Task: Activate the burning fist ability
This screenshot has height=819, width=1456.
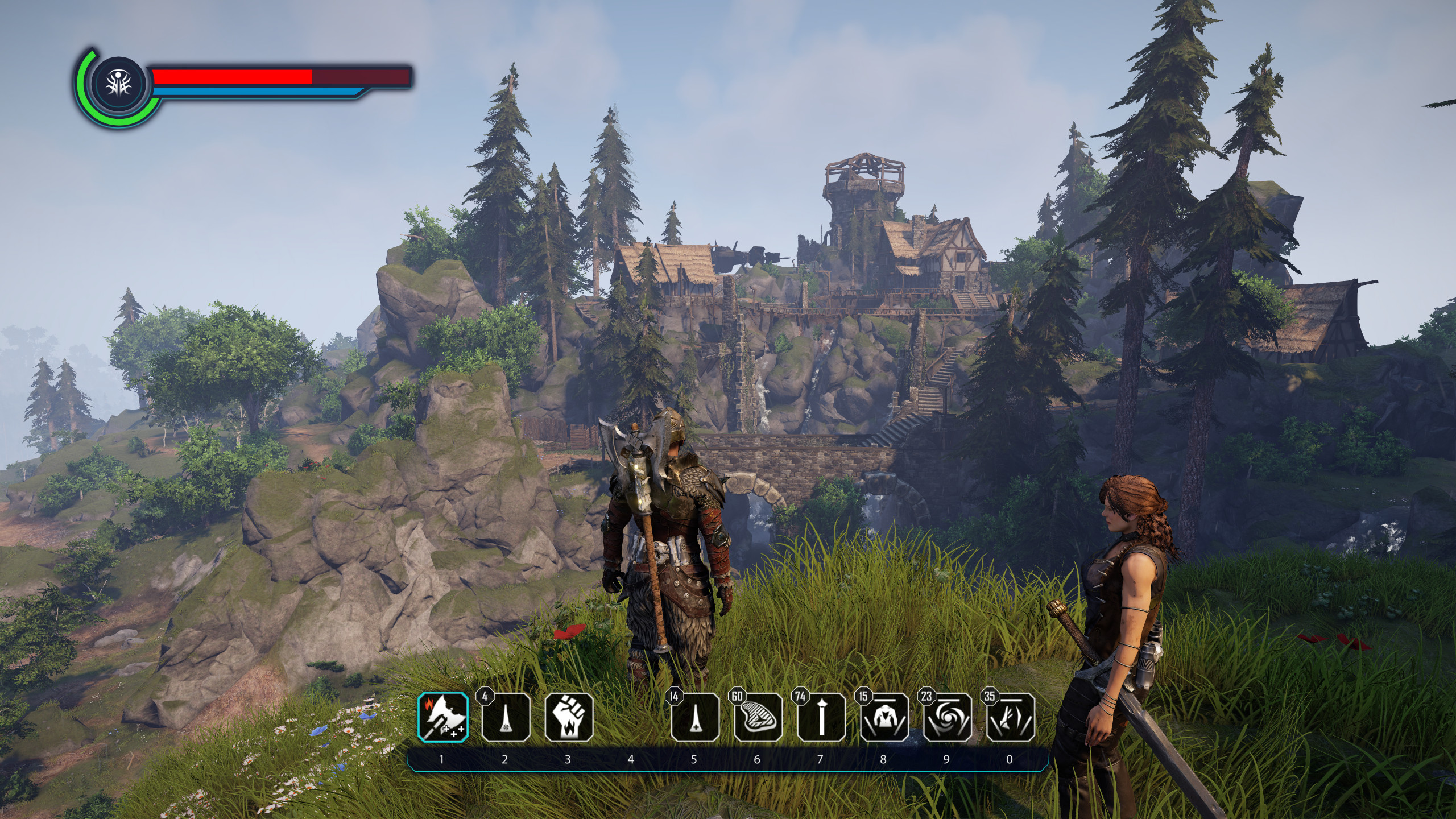Action: (569, 717)
